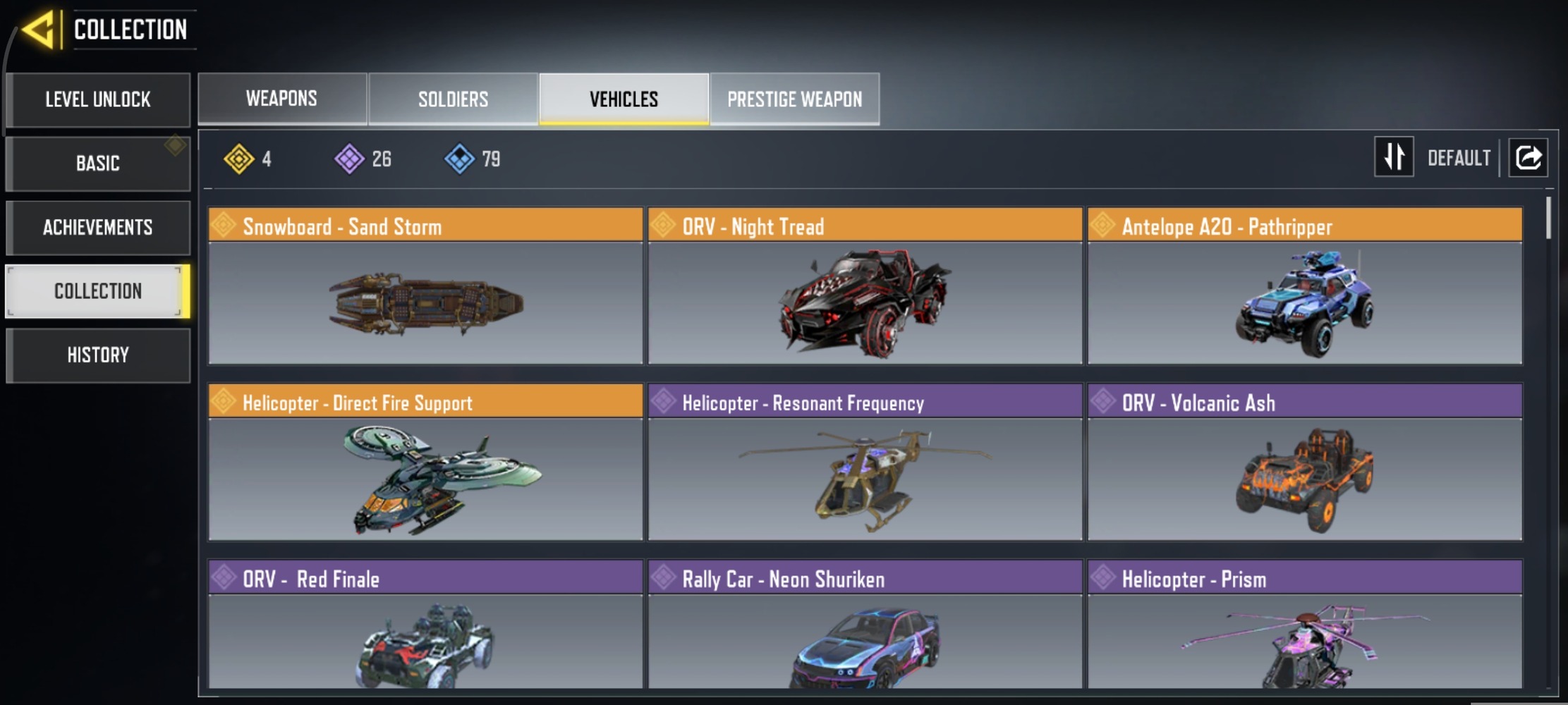The width and height of the screenshot is (1568, 705).
Task: Open the Basic section
Action: tap(98, 164)
